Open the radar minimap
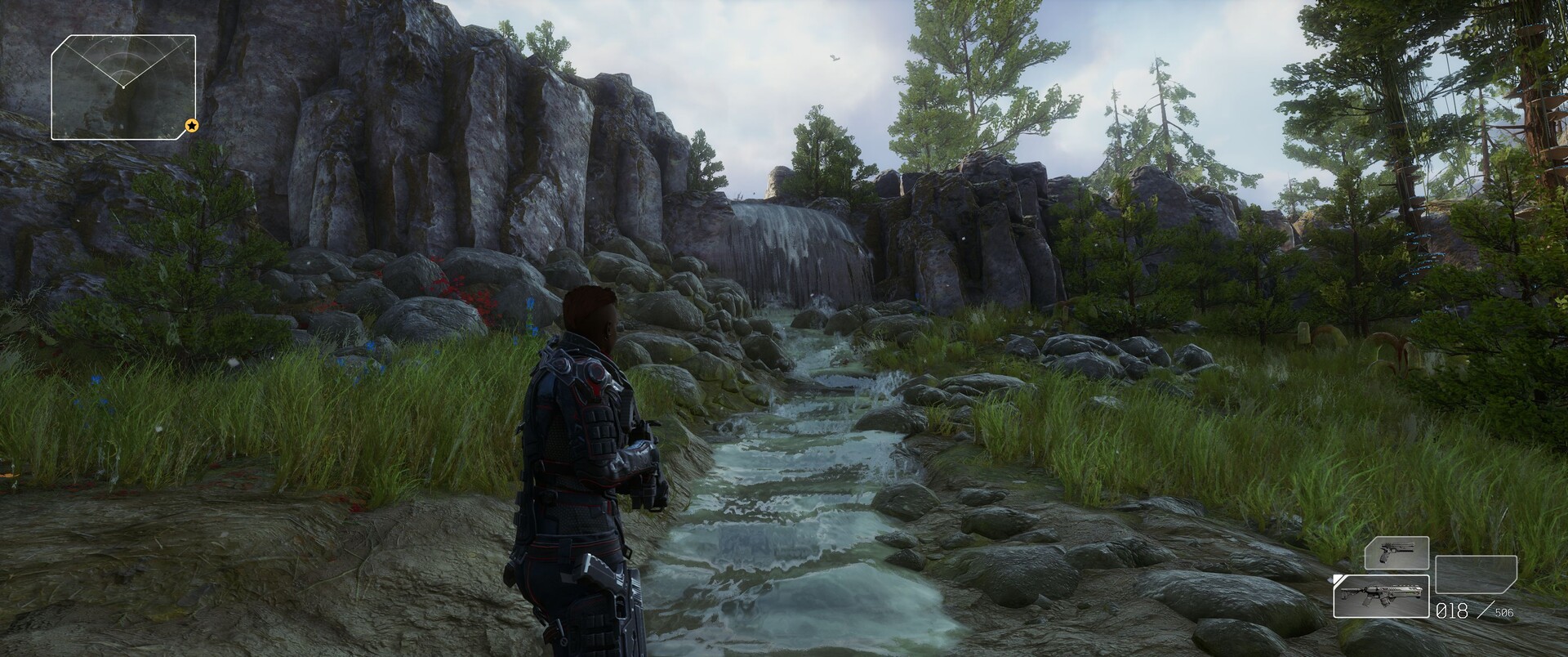 (123, 87)
